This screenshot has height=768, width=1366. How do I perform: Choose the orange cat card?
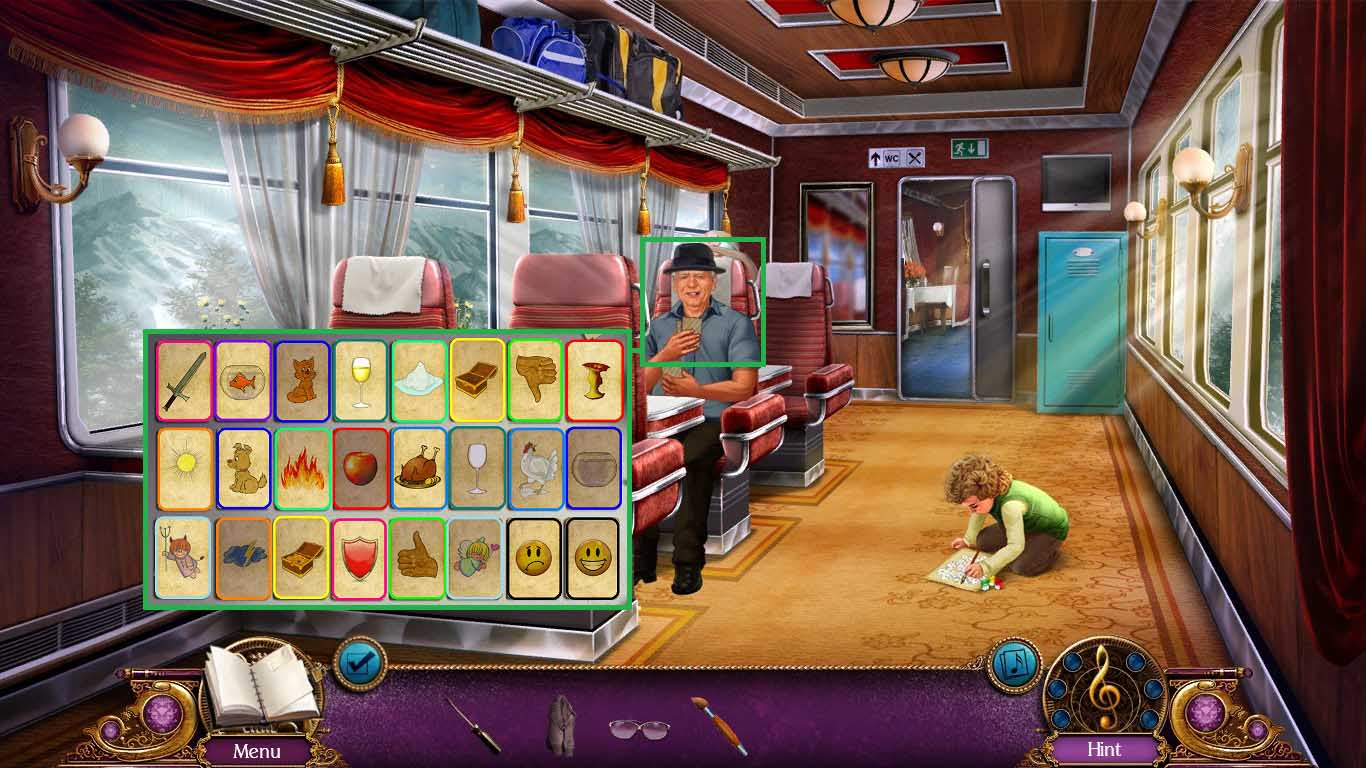pyautogui.click(x=301, y=381)
